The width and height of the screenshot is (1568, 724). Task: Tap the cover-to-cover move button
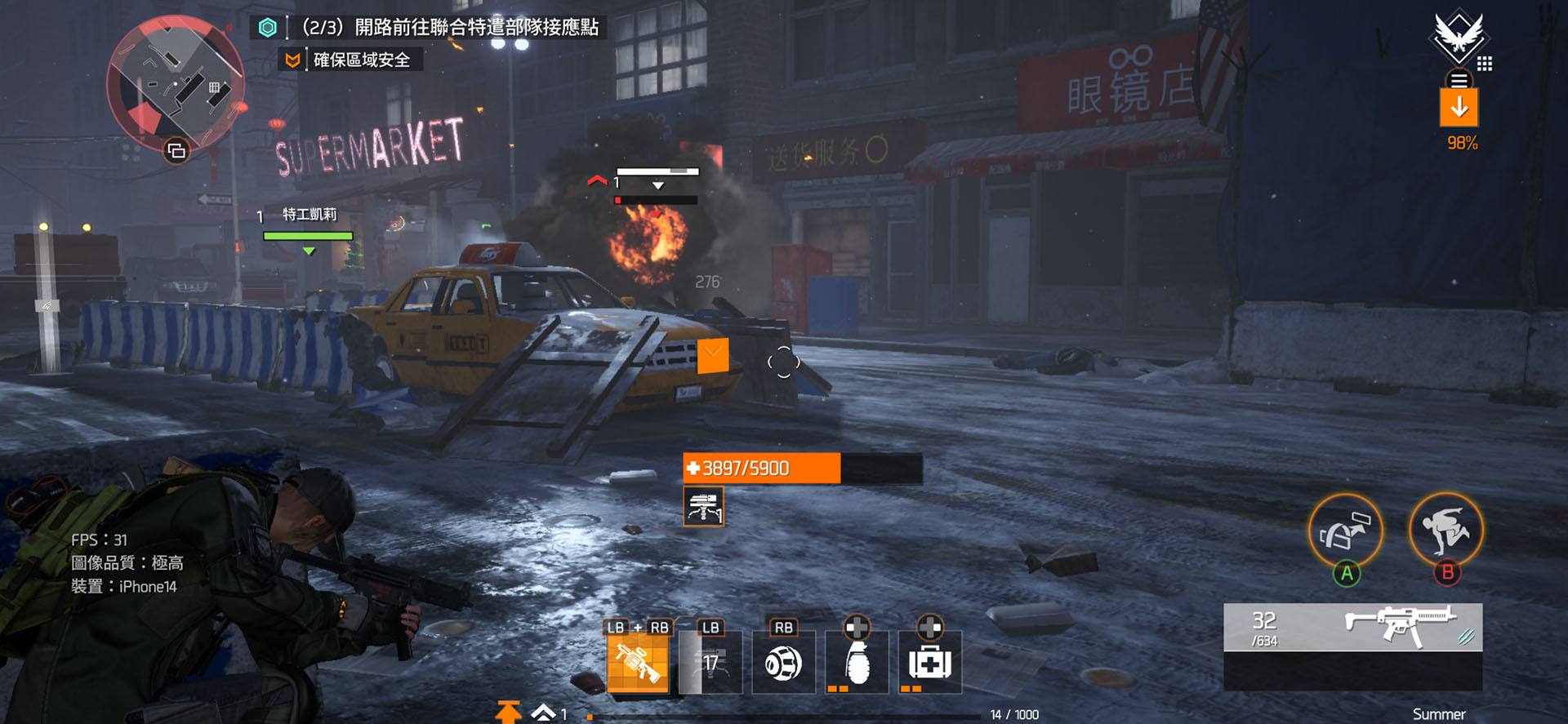1345,531
